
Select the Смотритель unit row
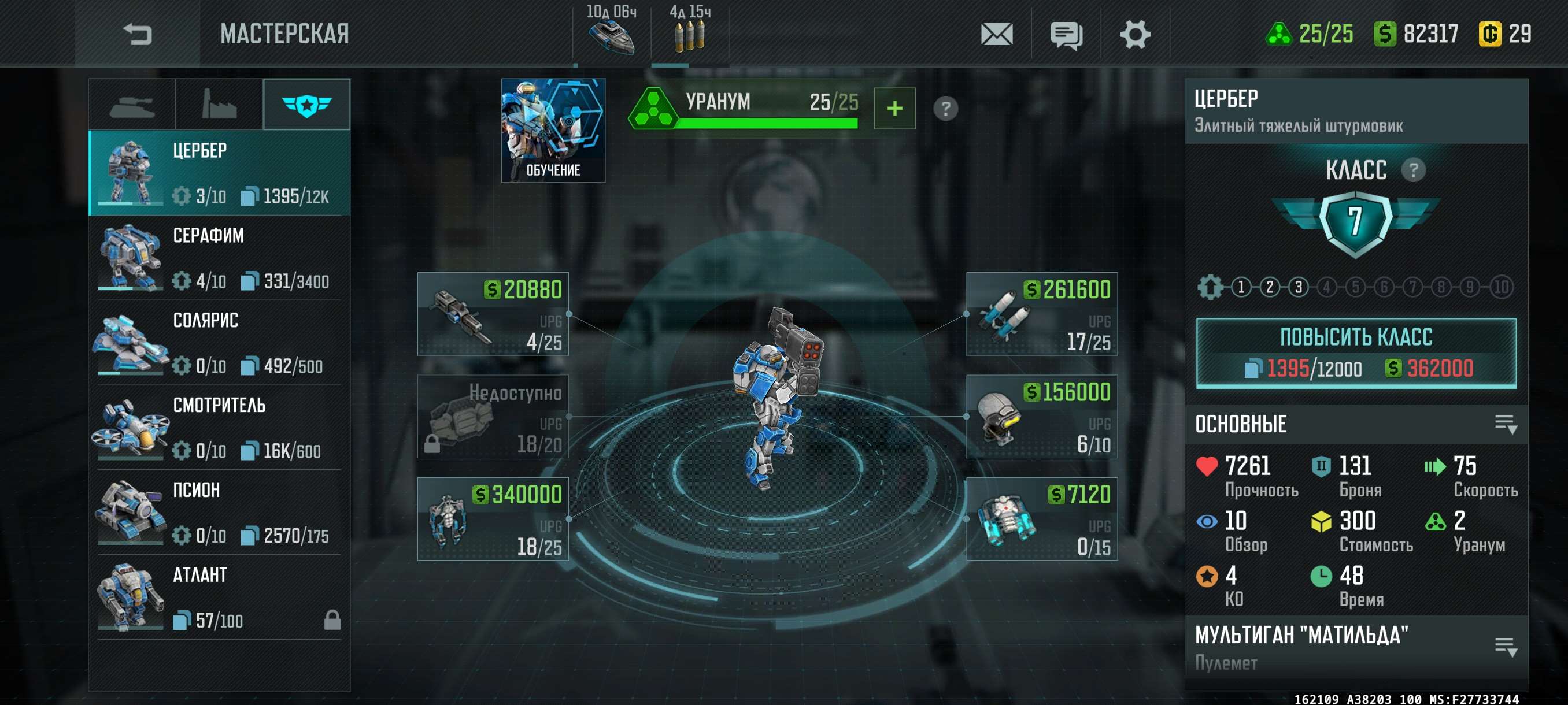click(219, 428)
